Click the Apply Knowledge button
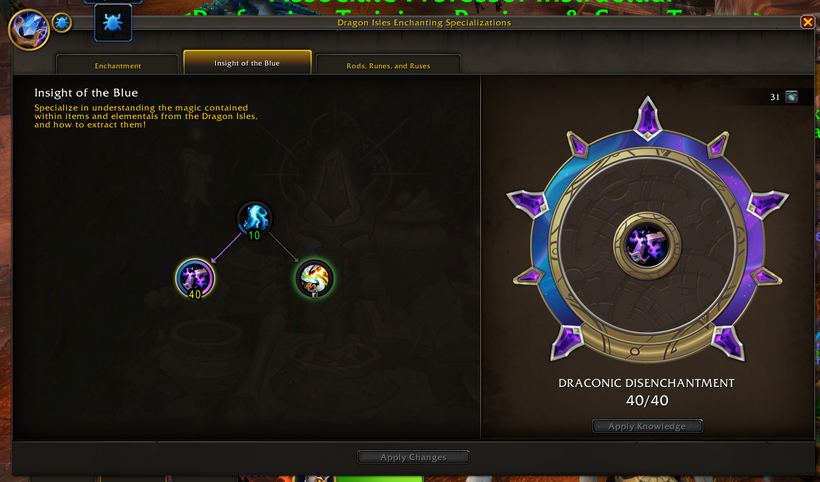The width and height of the screenshot is (820, 482). pos(647,426)
